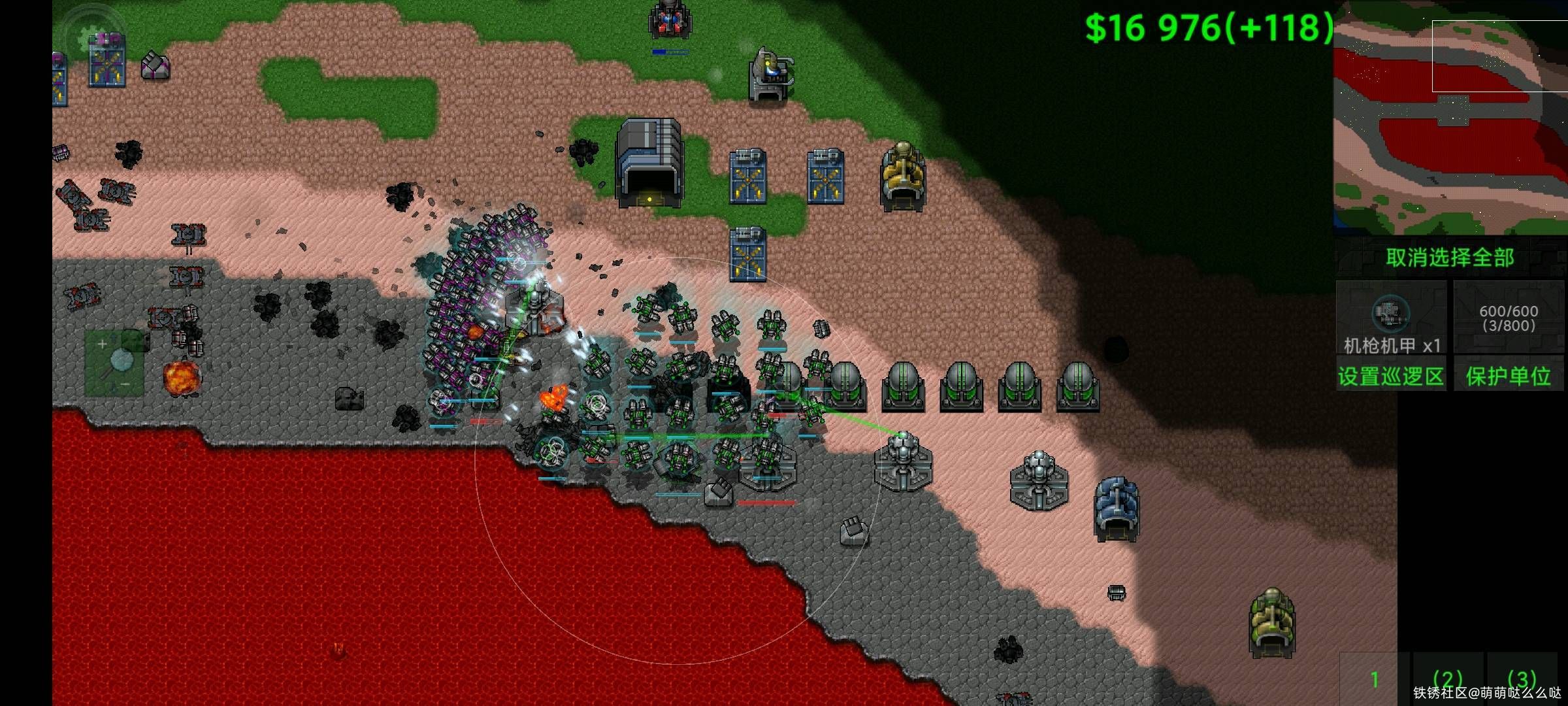Screen dimensions: 1568x706
Task: Deselect all units with 取消选择全部
Action: [1450, 258]
